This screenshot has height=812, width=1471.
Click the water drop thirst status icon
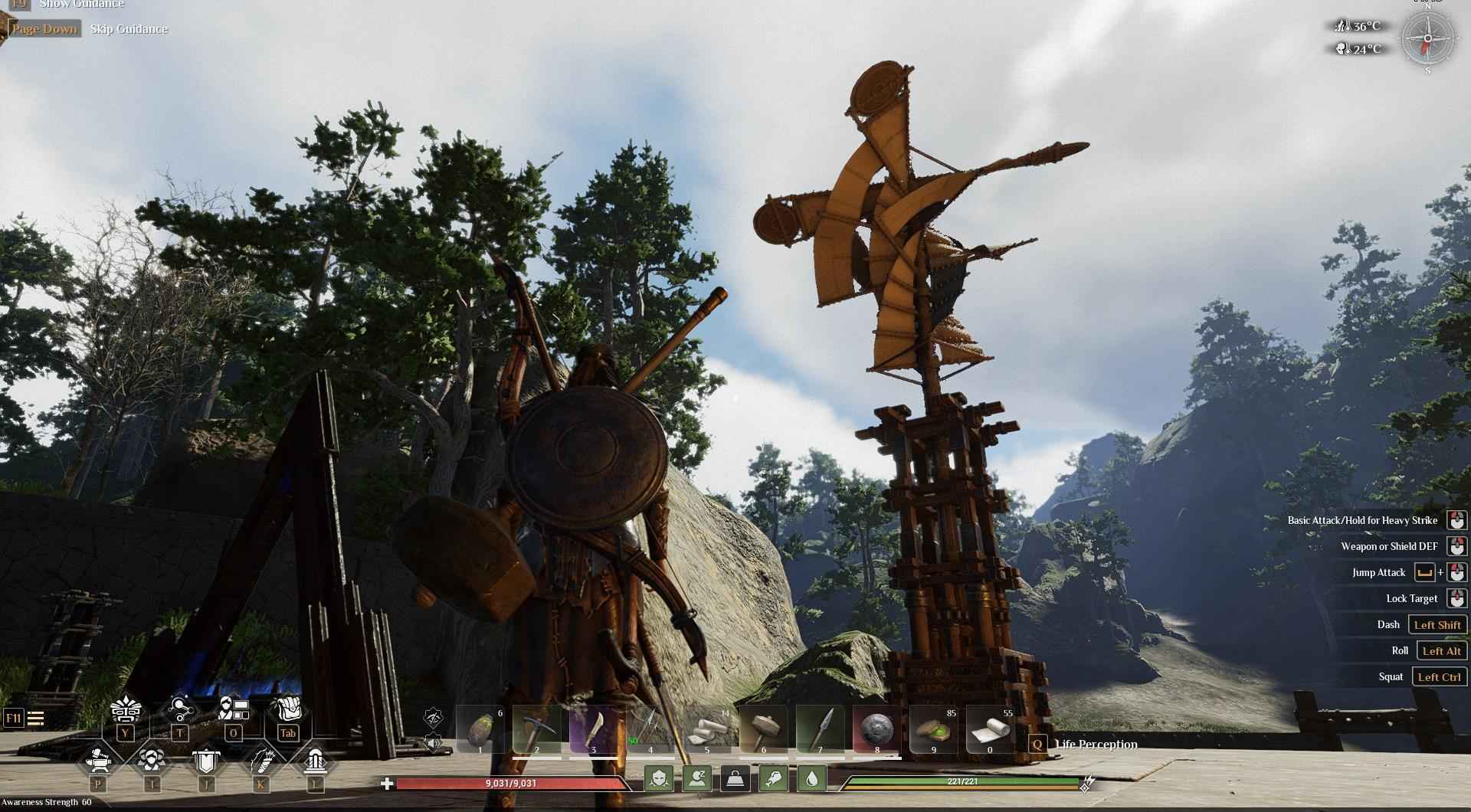click(x=812, y=779)
